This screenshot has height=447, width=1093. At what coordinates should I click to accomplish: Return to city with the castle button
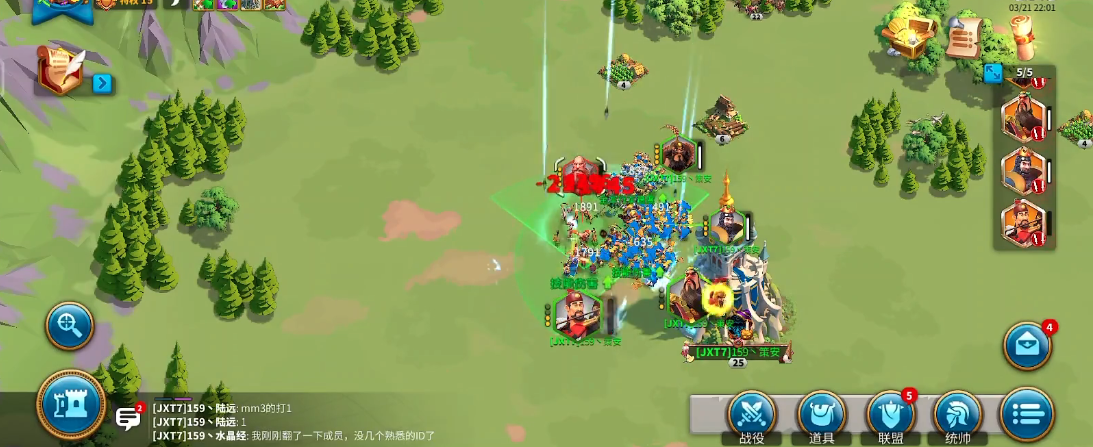(x=71, y=405)
